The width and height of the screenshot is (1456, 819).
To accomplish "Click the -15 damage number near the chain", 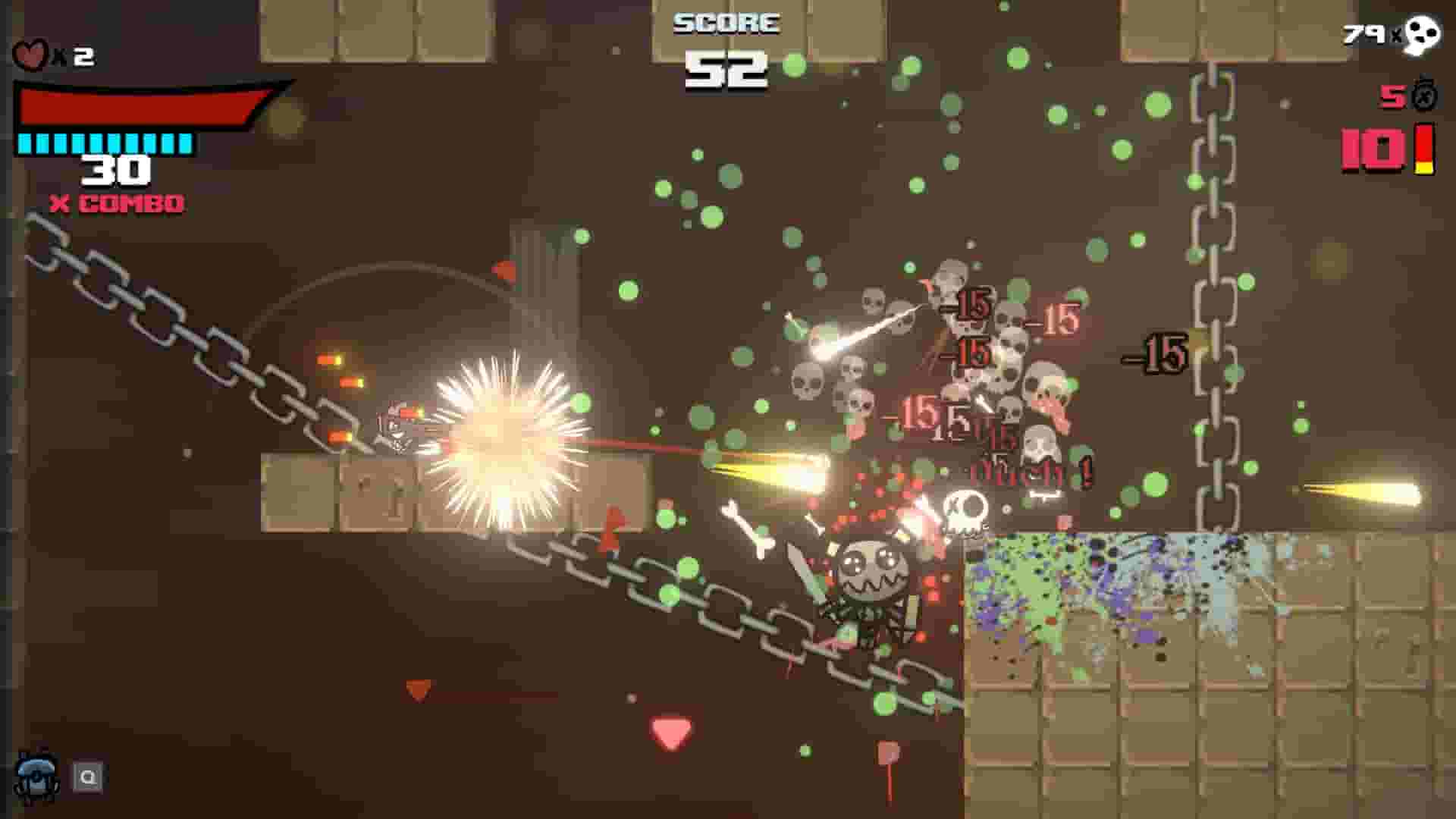I will coord(1156,350).
